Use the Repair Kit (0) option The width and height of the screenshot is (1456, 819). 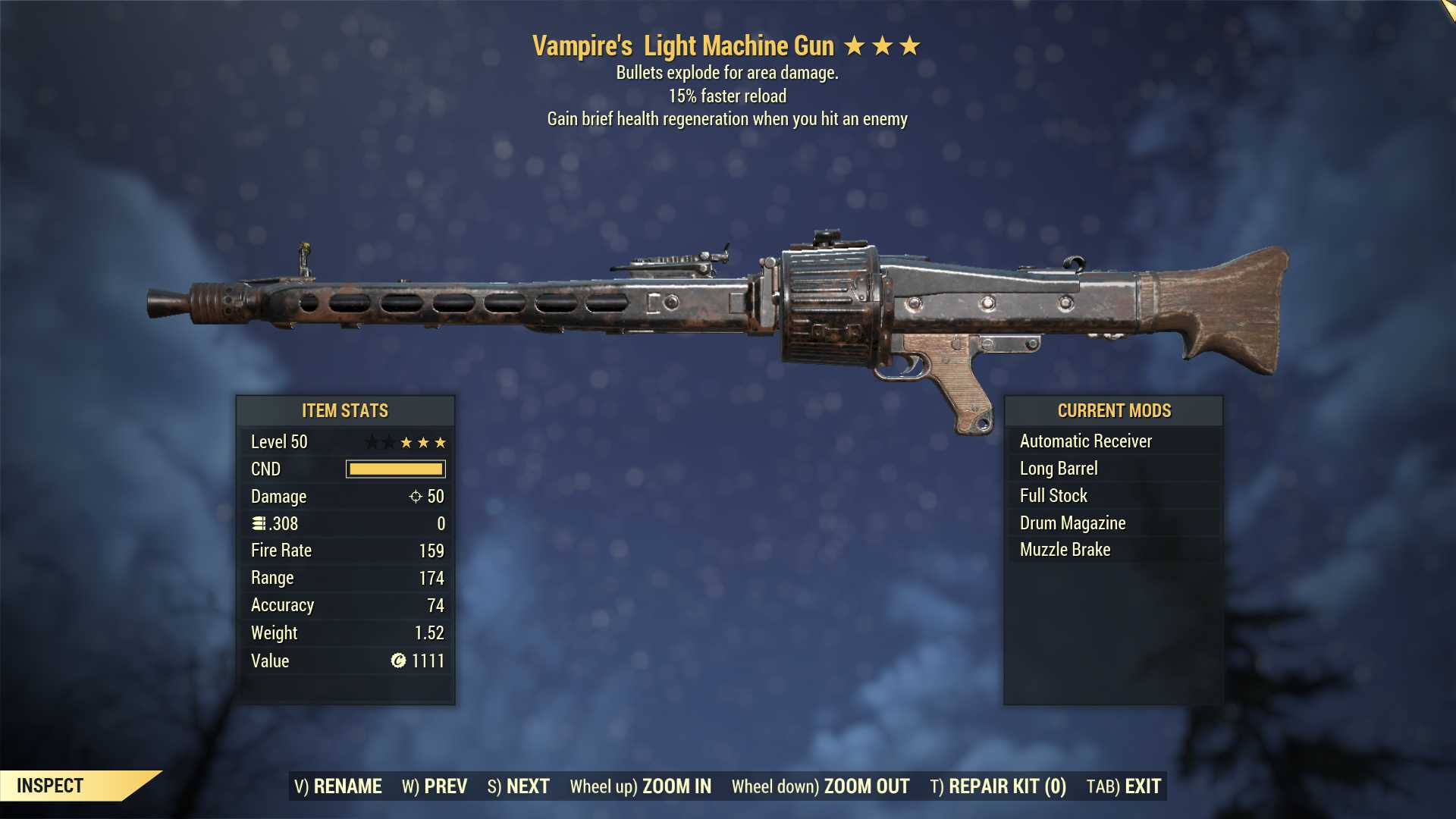tap(998, 786)
